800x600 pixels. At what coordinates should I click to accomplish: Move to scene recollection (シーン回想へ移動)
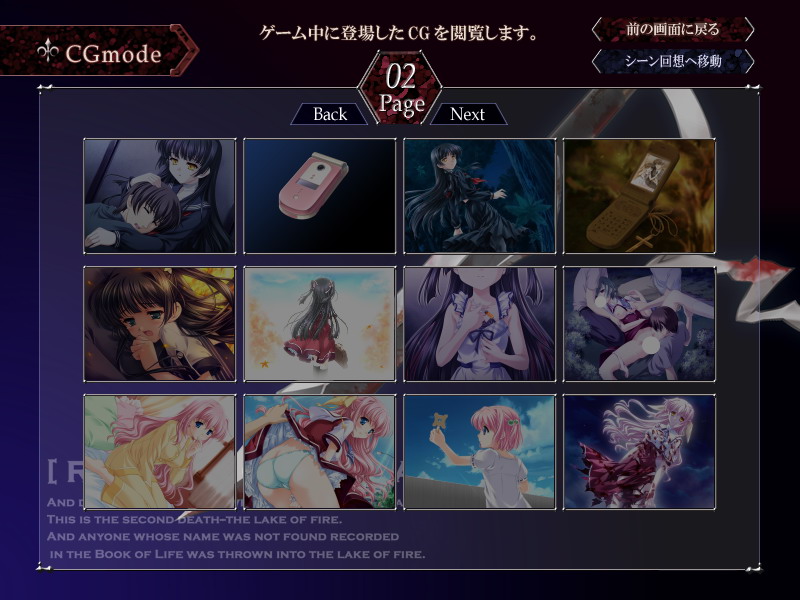pyautogui.click(x=672, y=62)
